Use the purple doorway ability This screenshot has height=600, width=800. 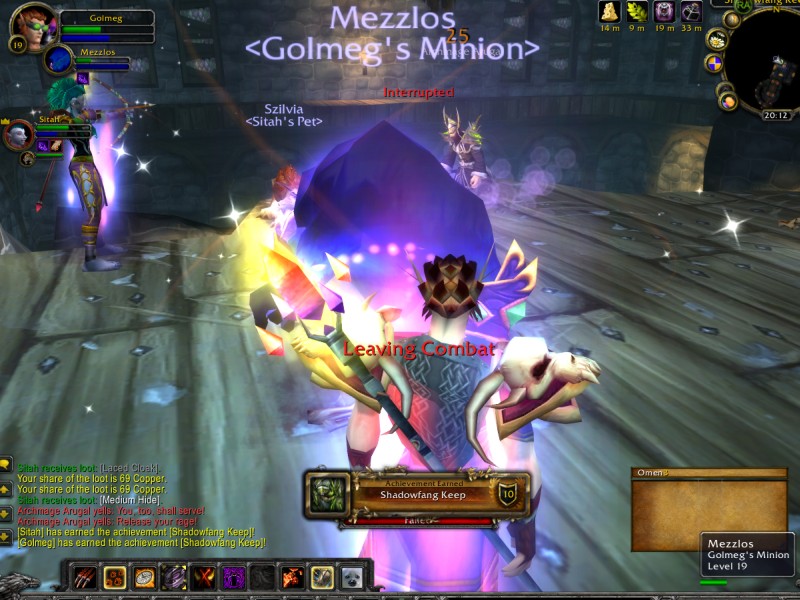[233, 577]
